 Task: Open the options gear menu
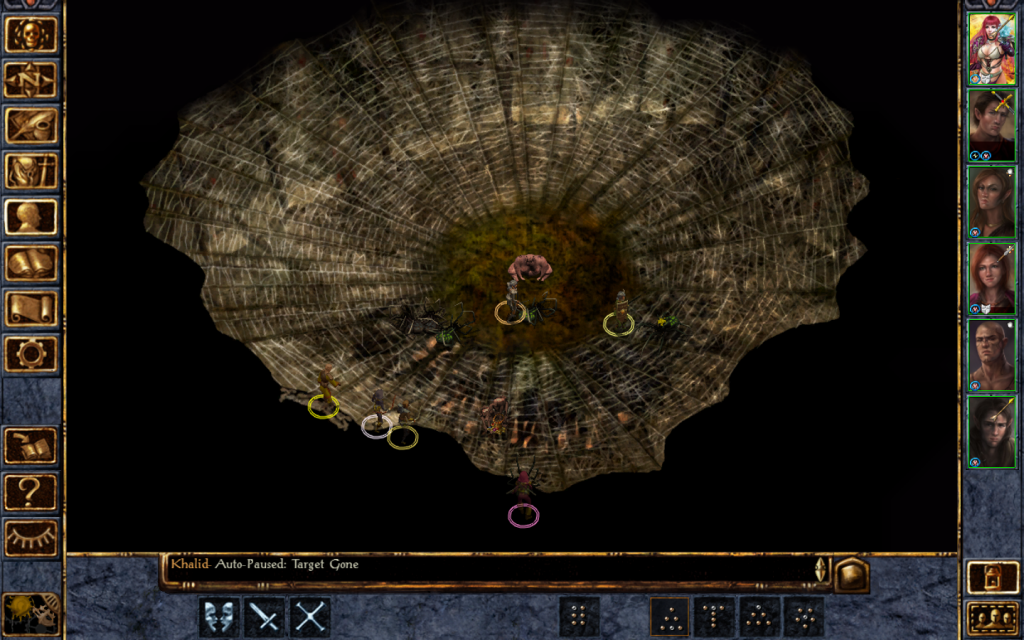31,354
